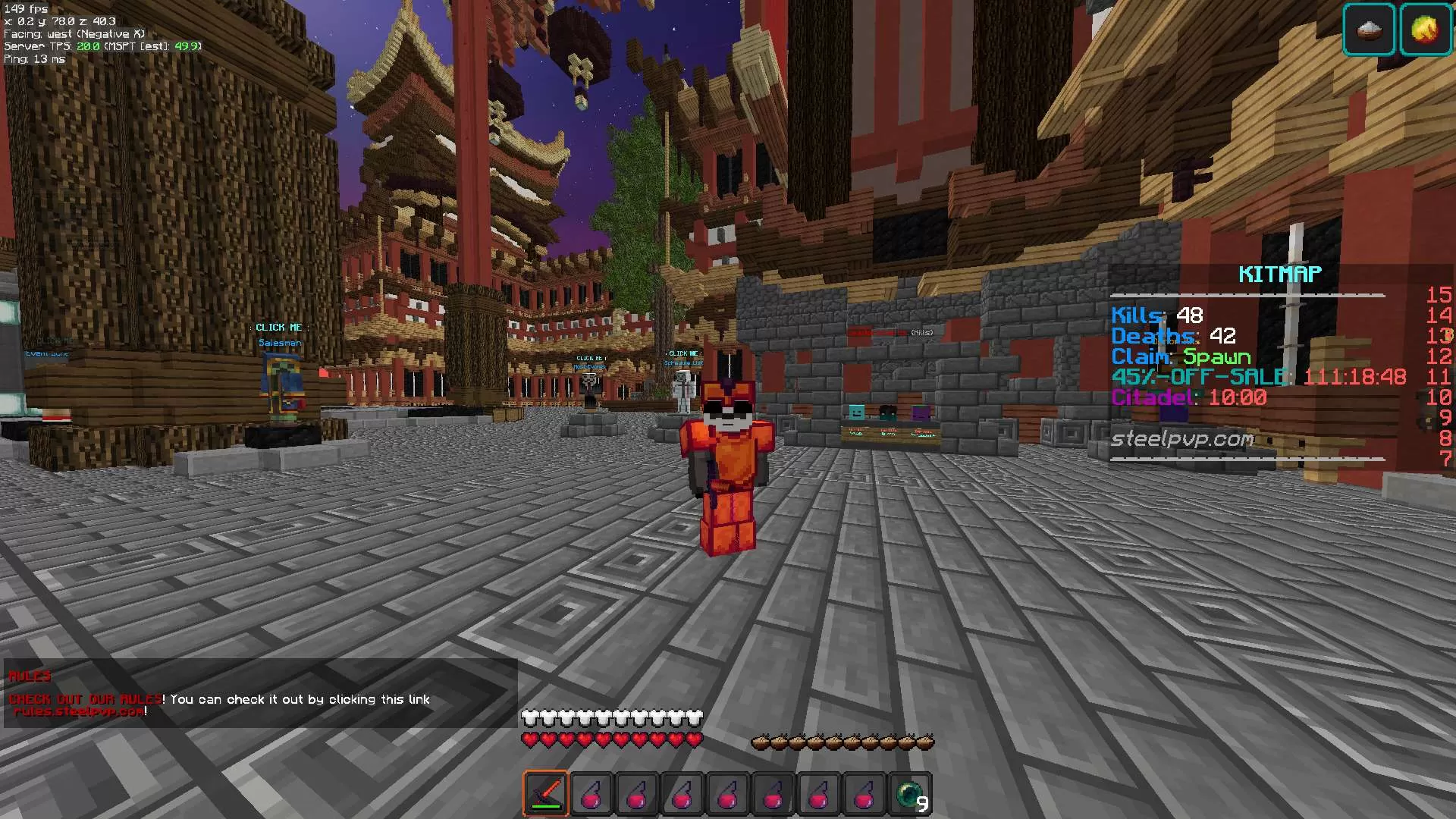Click the sugar bowl status effect icon
The width and height of the screenshot is (1456, 819).
point(1369,30)
